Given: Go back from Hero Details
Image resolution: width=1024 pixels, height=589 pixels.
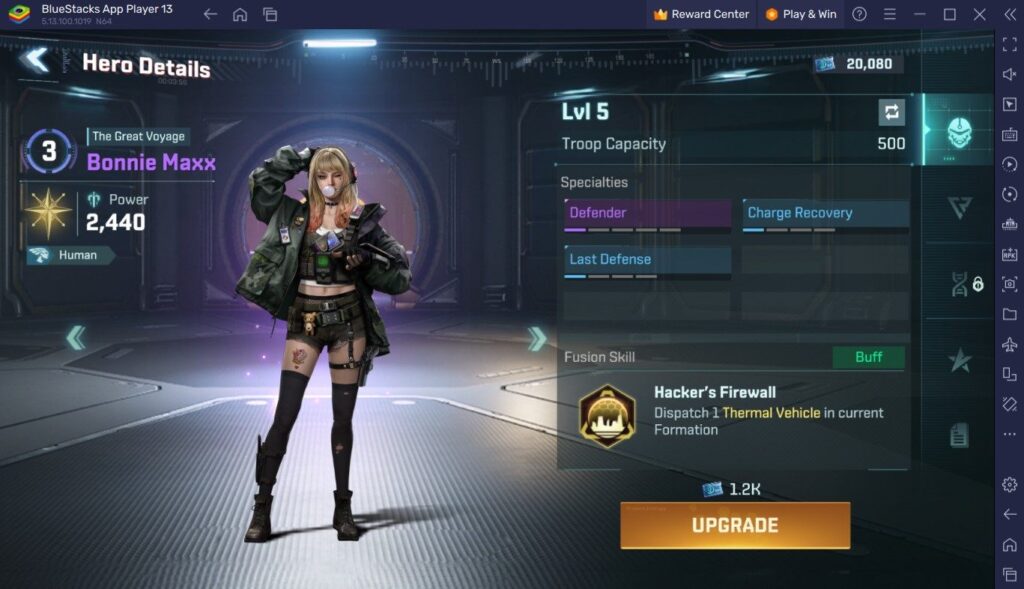Looking at the screenshot, I should [x=37, y=60].
